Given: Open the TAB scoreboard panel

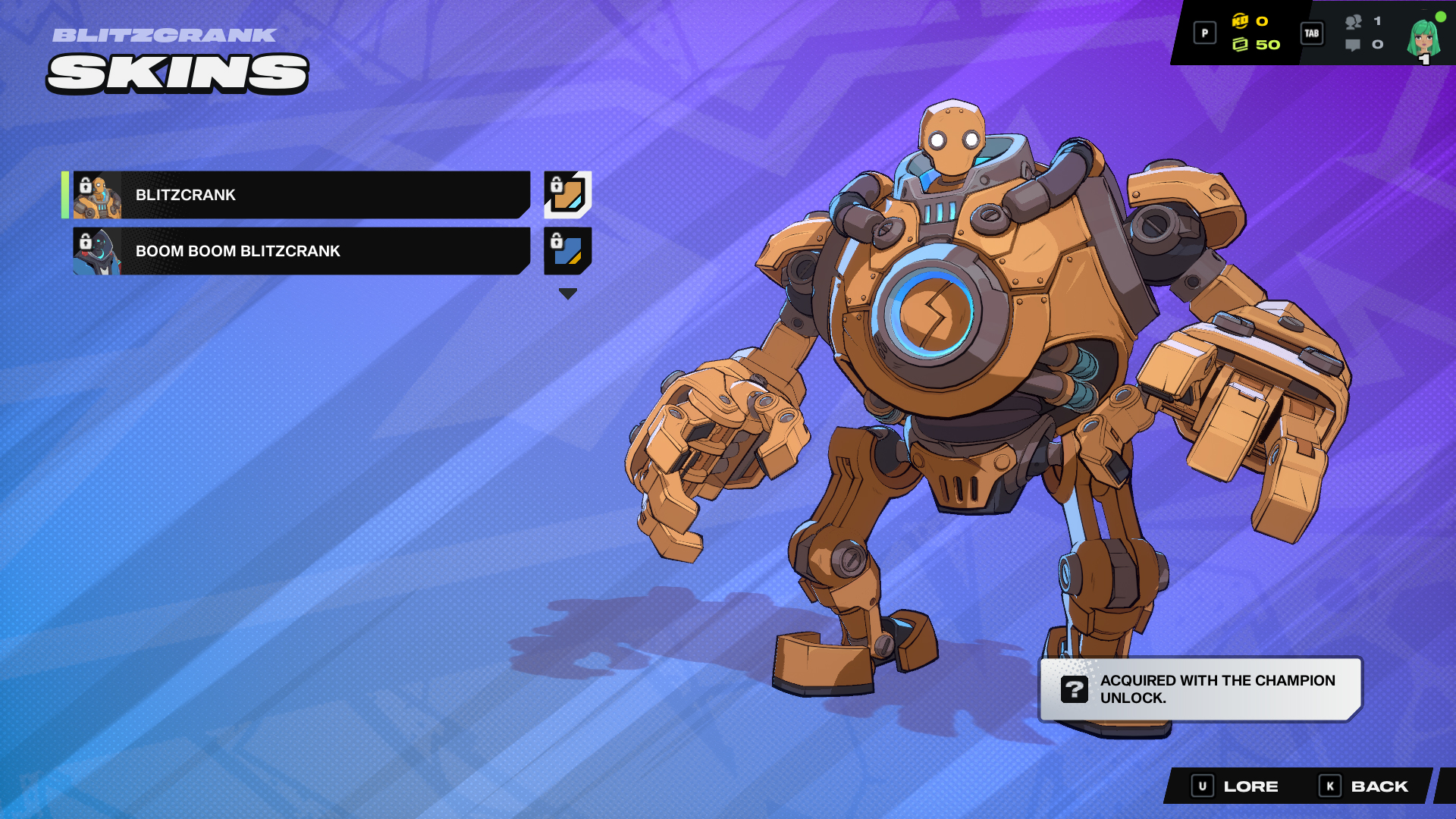Looking at the screenshot, I should tap(1311, 33).
